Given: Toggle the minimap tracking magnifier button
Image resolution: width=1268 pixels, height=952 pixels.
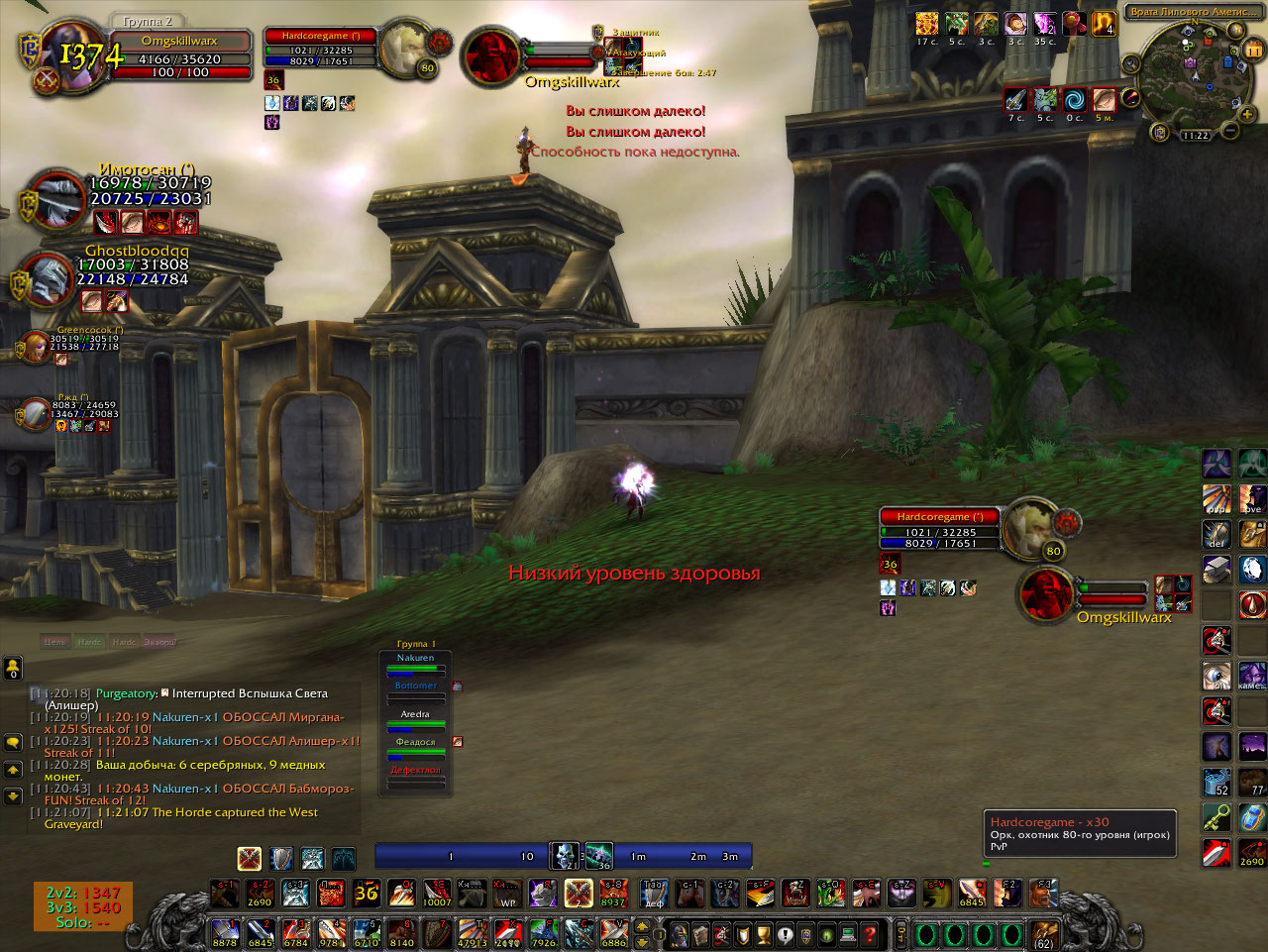Looking at the screenshot, I should click(1131, 63).
